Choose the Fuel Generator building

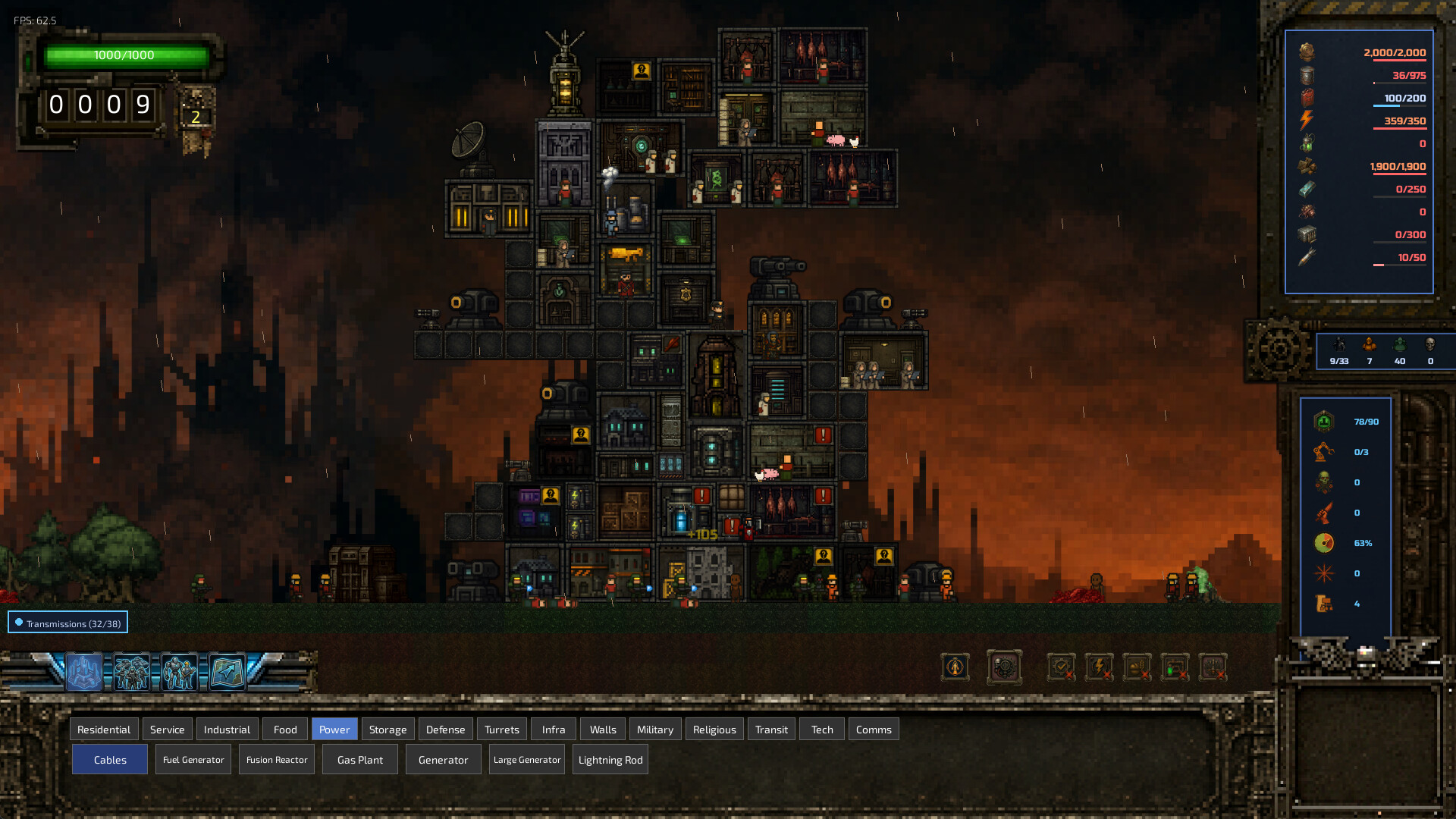point(193,760)
